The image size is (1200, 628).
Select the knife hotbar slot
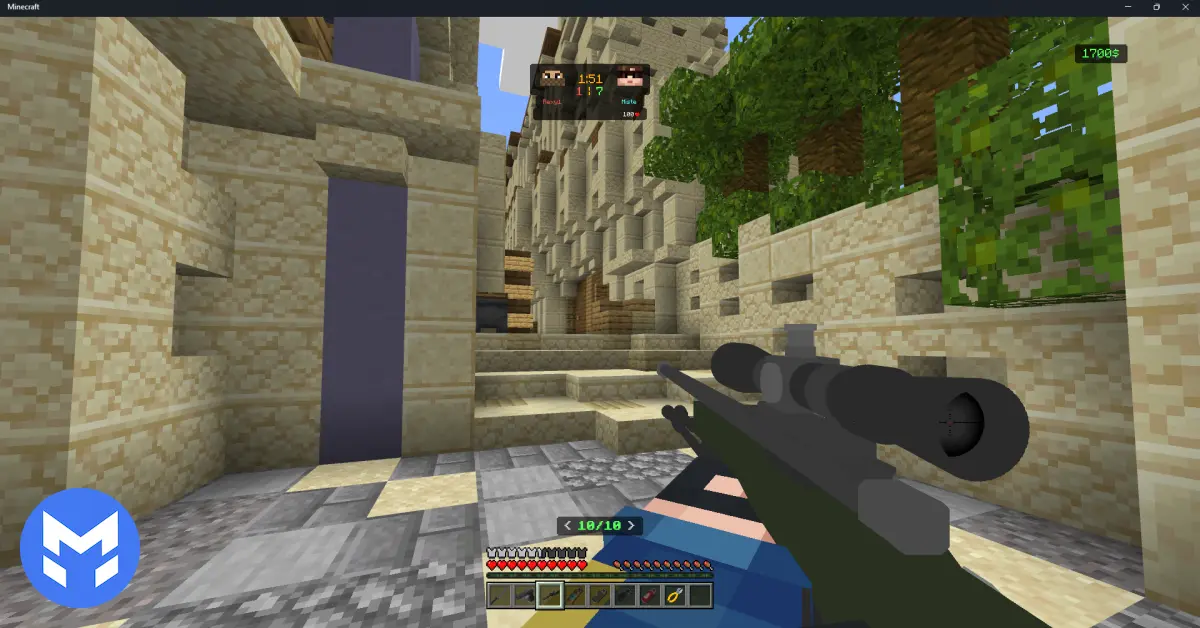tap(498, 596)
